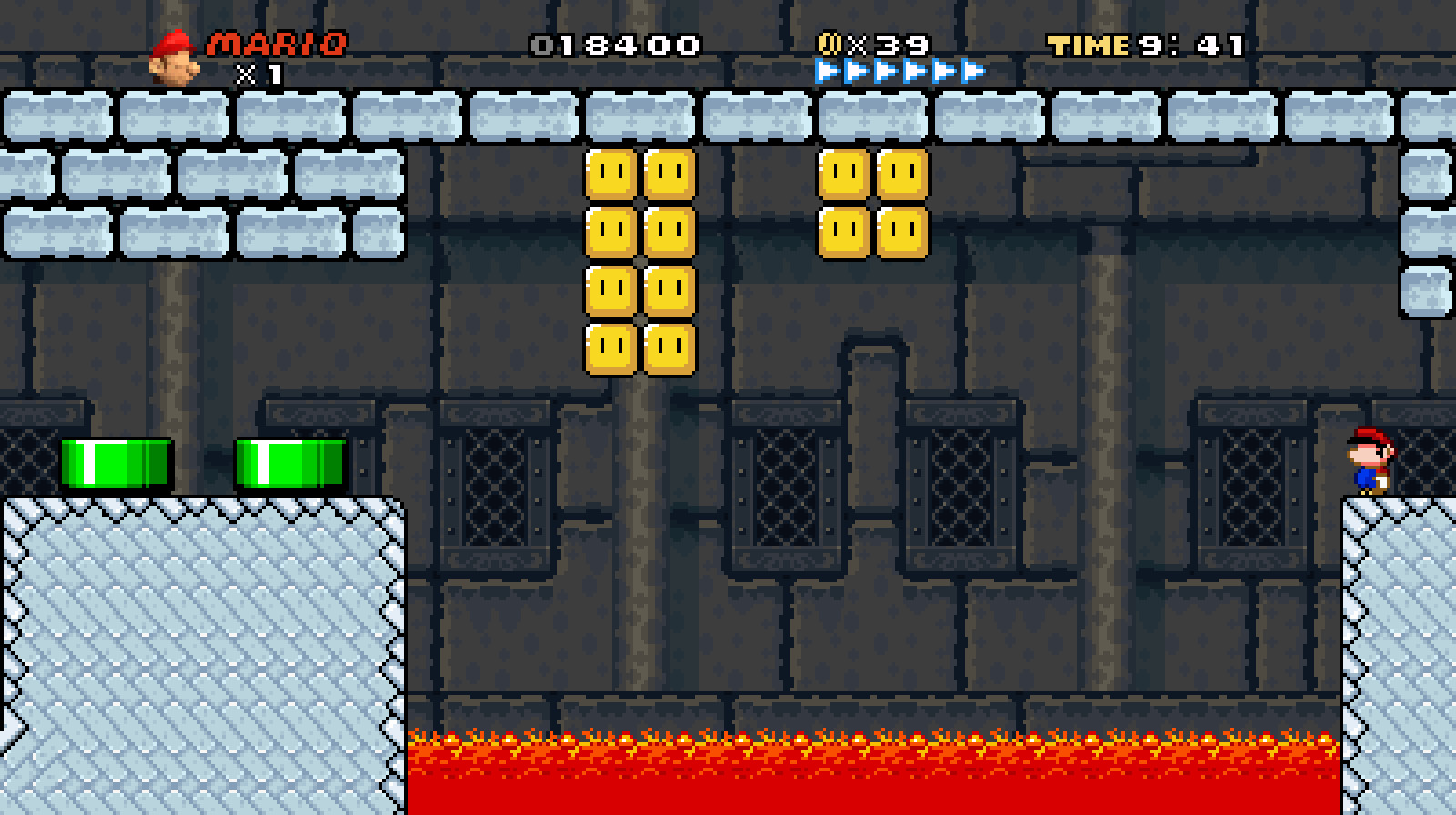Screen dimensions: 1456x815
Task: Click the x39 coin count text
Action: (x=887, y=41)
